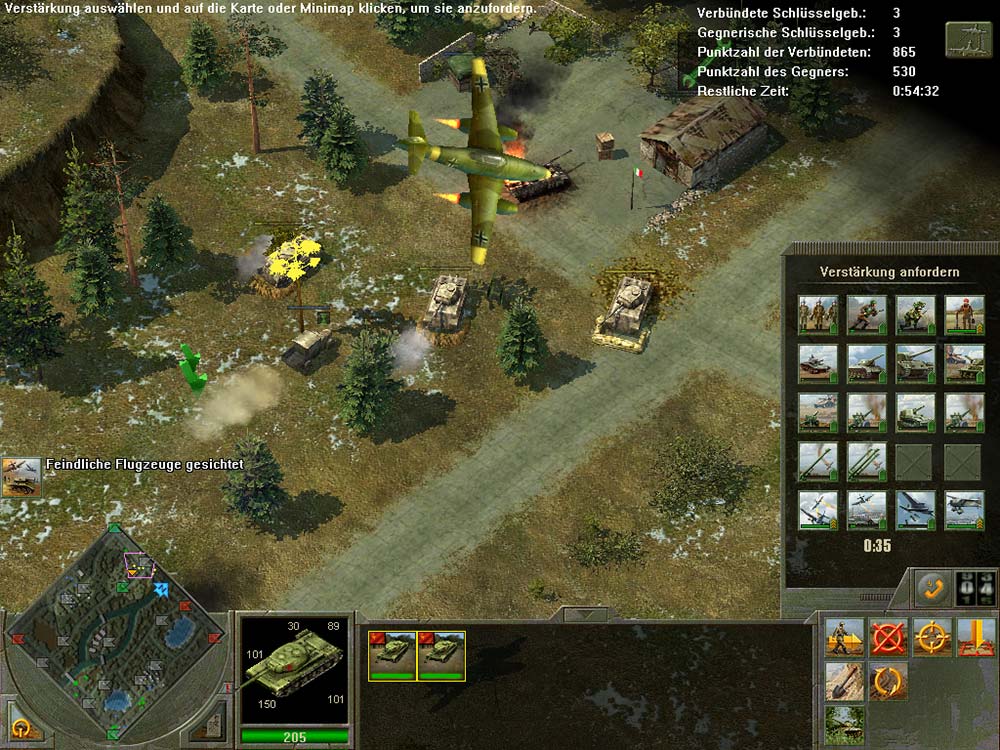This screenshot has width=1000, height=750.
Task: Call in the sniper reinforcement
Action: point(914,314)
